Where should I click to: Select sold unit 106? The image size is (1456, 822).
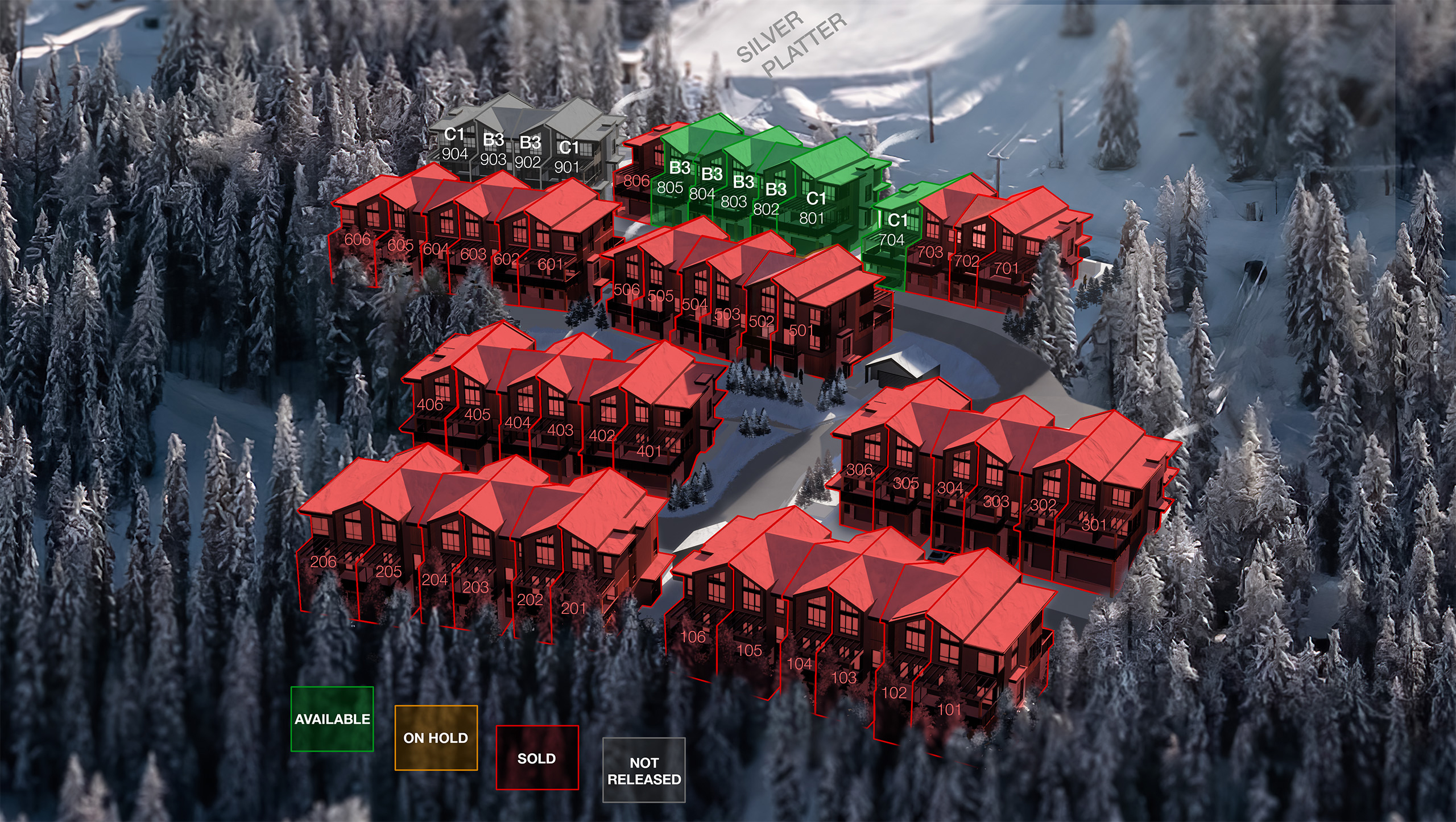(x=693, y=637)
